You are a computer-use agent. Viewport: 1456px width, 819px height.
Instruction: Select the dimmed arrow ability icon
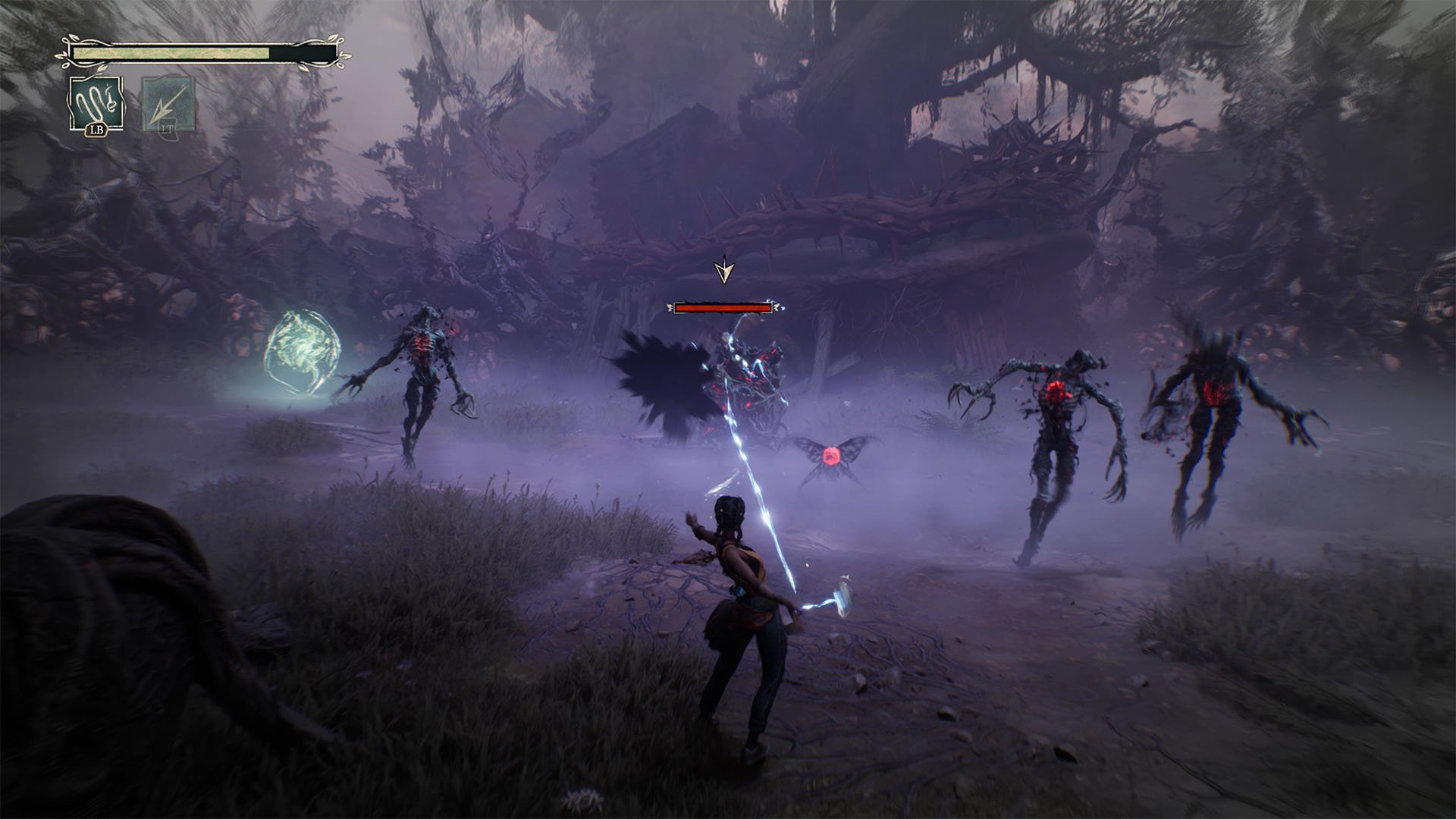[168, 105]
